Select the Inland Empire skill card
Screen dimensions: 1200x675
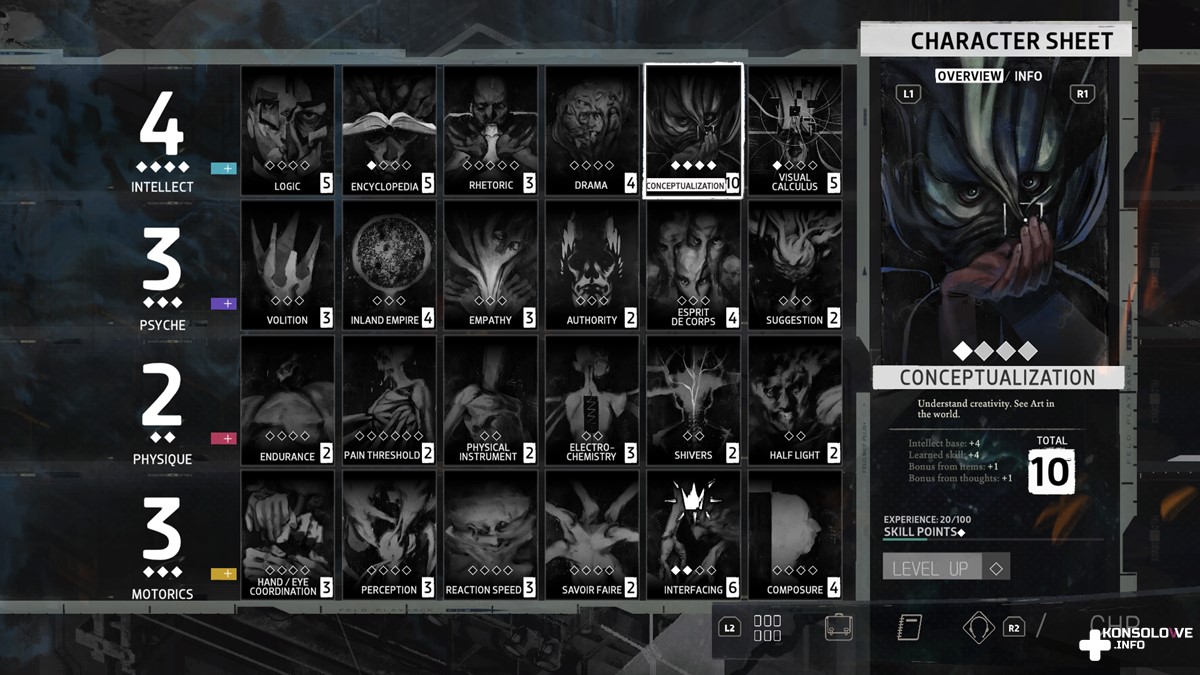coord(389,265)
